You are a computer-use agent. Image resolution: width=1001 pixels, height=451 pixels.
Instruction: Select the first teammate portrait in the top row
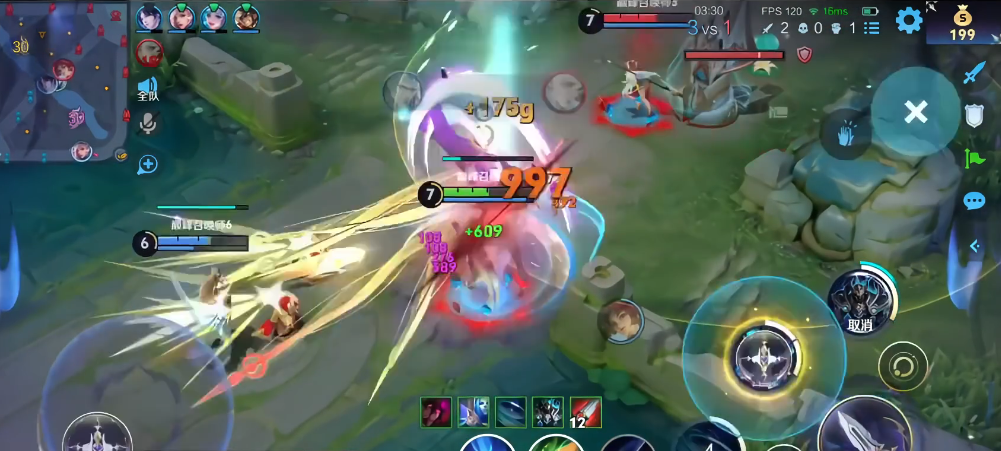149,17
